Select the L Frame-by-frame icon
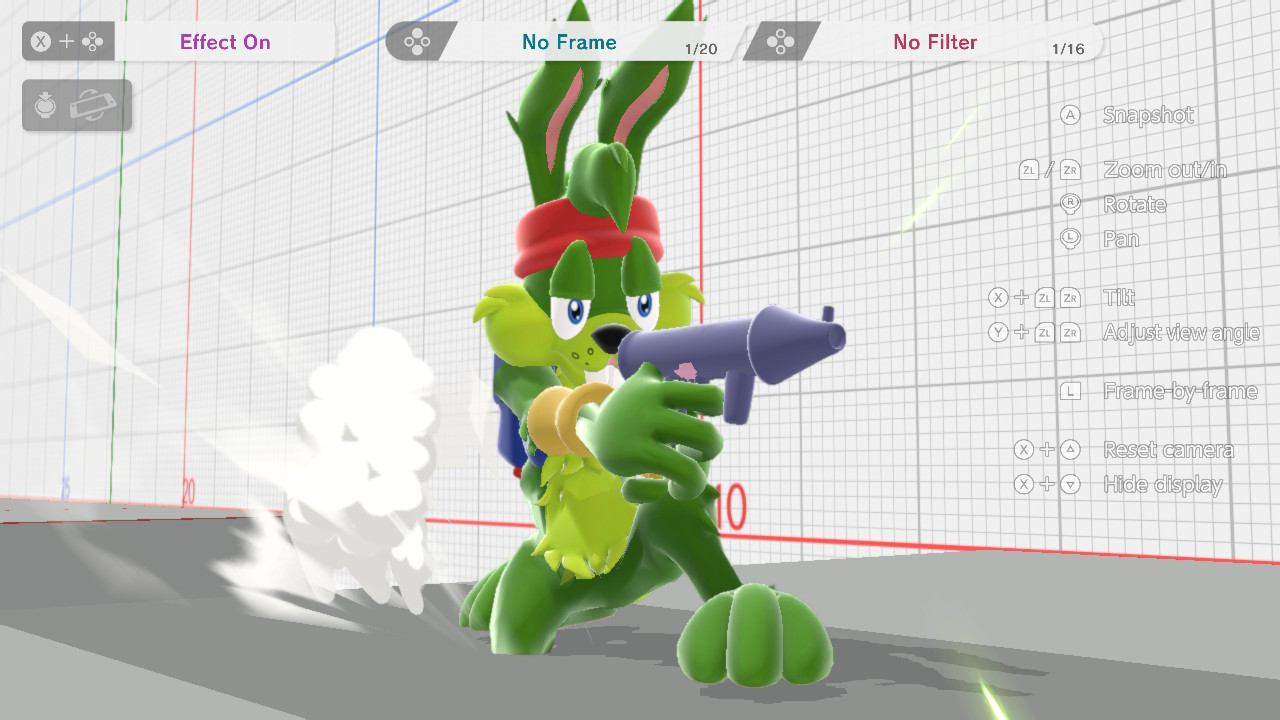The width and height of the screenshot is (1280, 720). (x=1070, y=390)
